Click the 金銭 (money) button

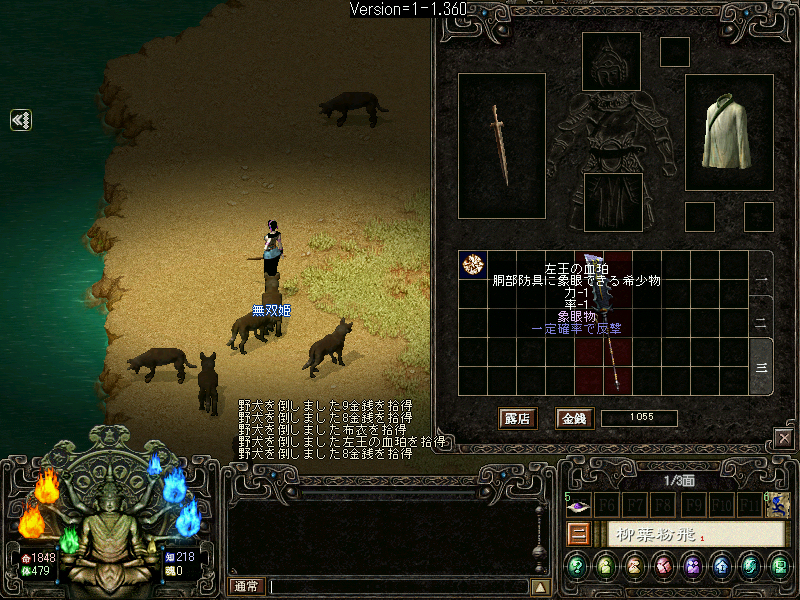tap(572, 418)
